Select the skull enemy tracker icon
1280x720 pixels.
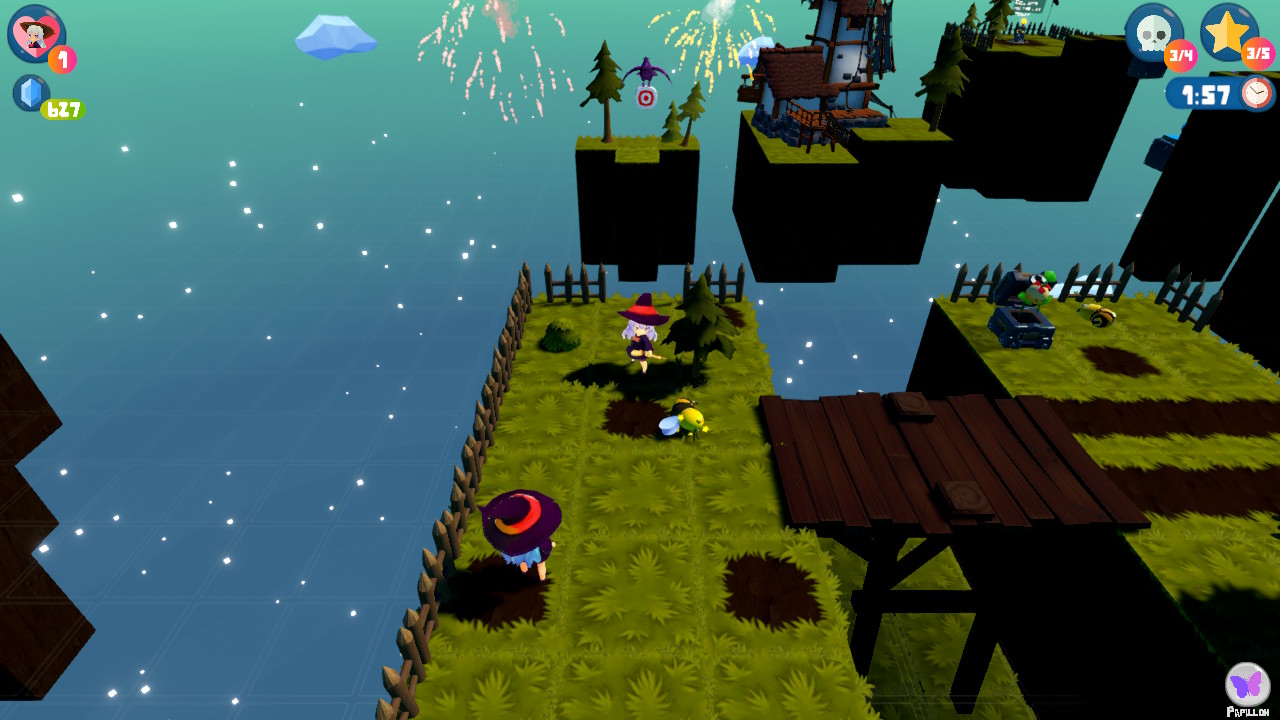(1153, 33)
